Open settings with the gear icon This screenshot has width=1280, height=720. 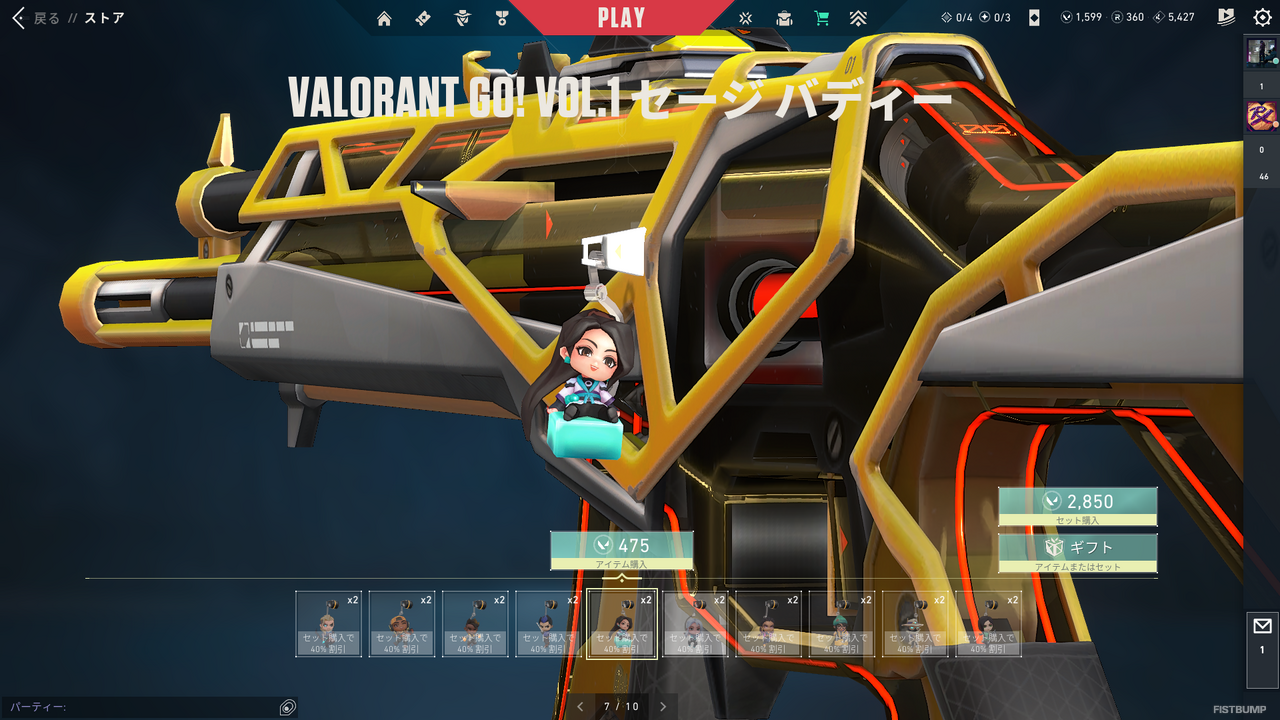pos(1262,18)
